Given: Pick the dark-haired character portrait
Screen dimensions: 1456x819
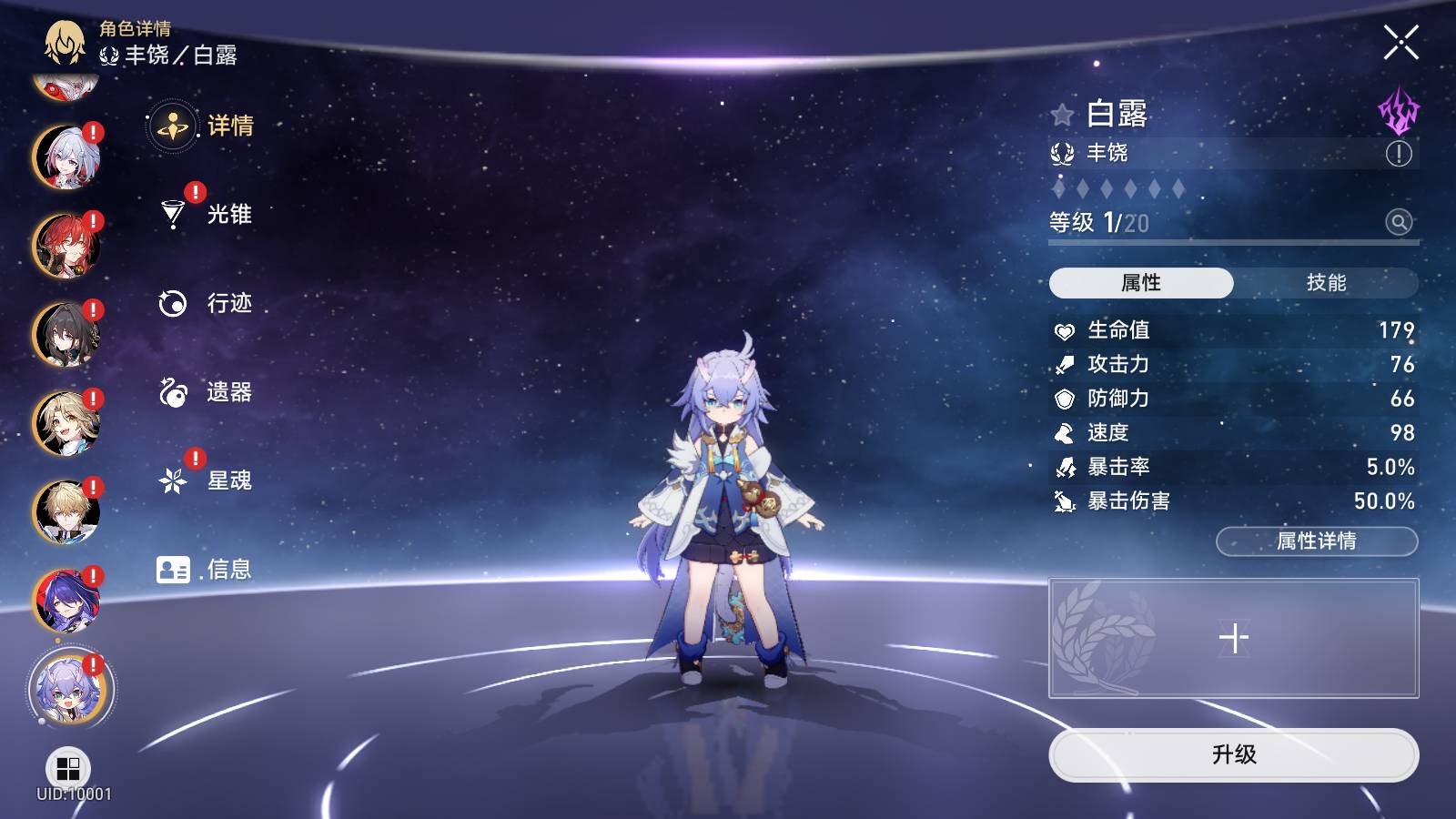Looking at the screenshot, I should (66, 334).
